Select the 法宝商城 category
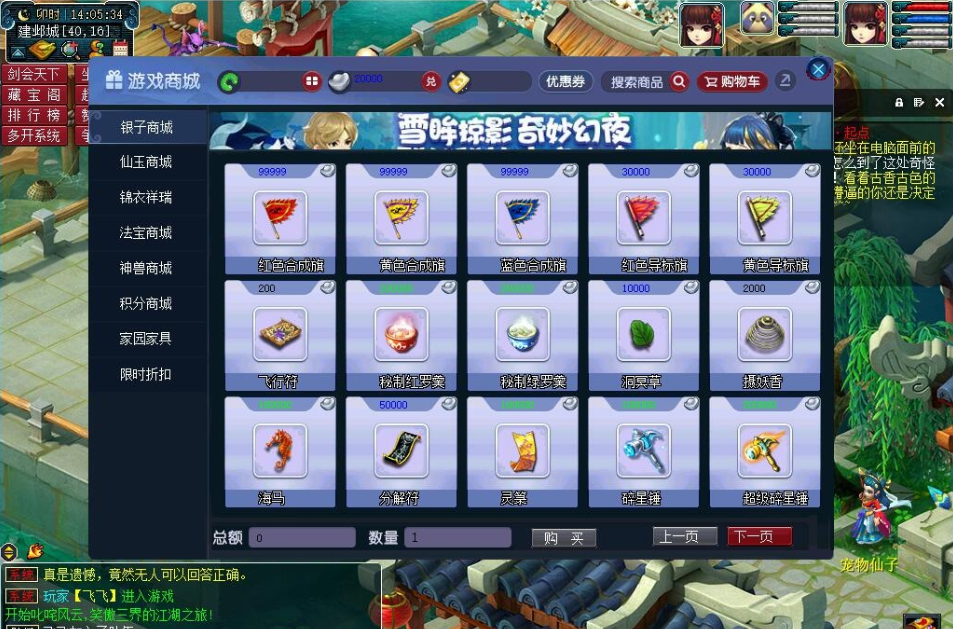Image resolution: width=953 pixels, height=629 pixels. click(x=146, y=233)
